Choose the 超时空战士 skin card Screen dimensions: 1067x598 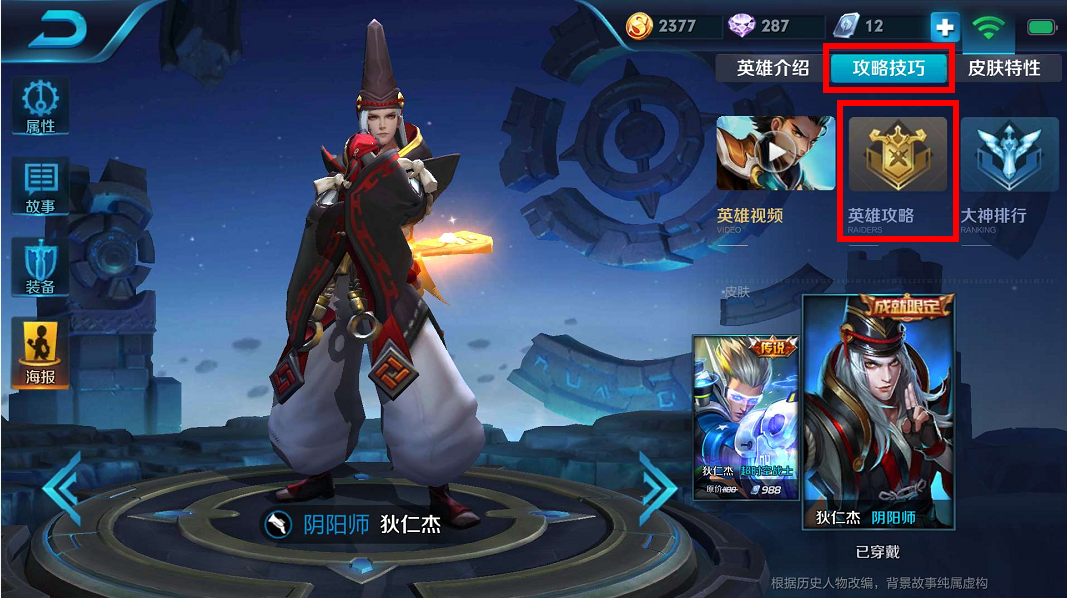pos(746,416)
